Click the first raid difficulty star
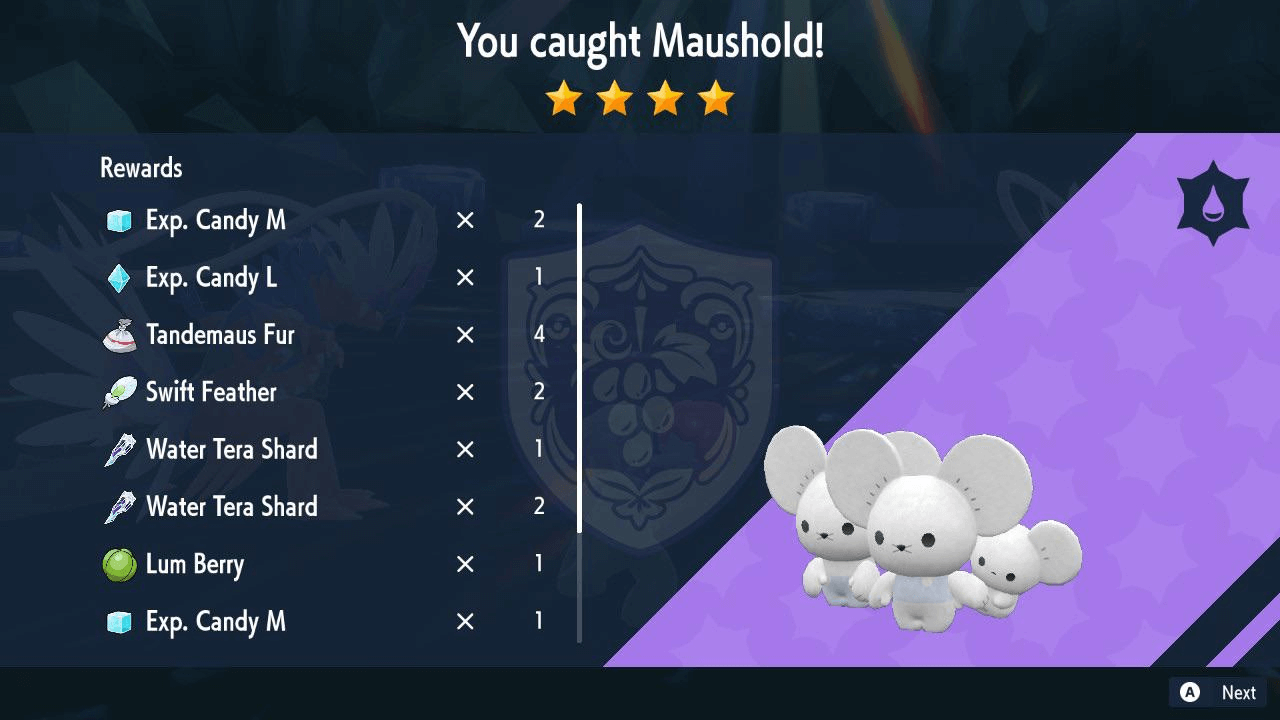 564,98
